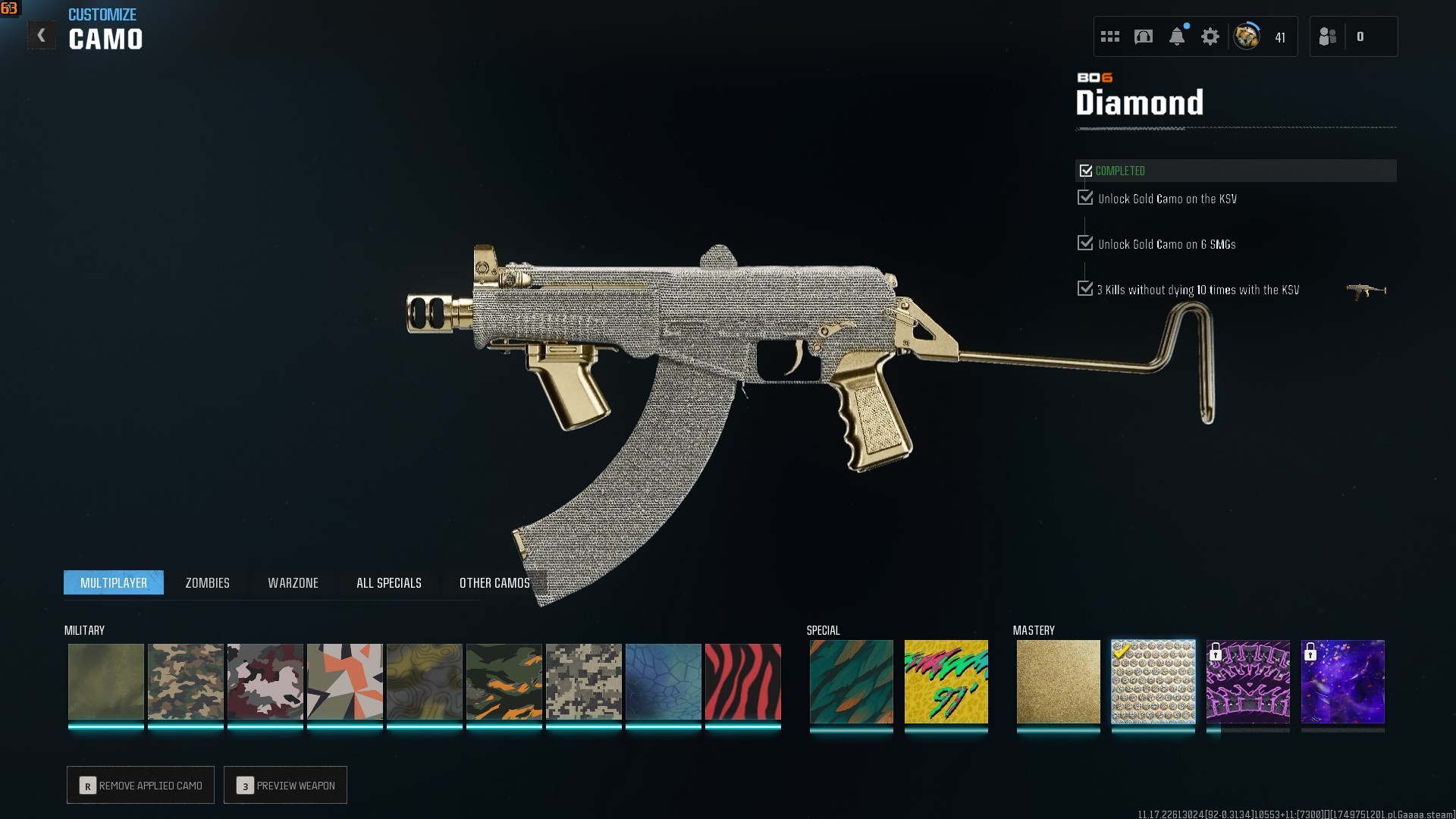The width and height of the screenshot is (1456, 819).
Task: Show the All Specials tab
Action: [x=388, y=582]
